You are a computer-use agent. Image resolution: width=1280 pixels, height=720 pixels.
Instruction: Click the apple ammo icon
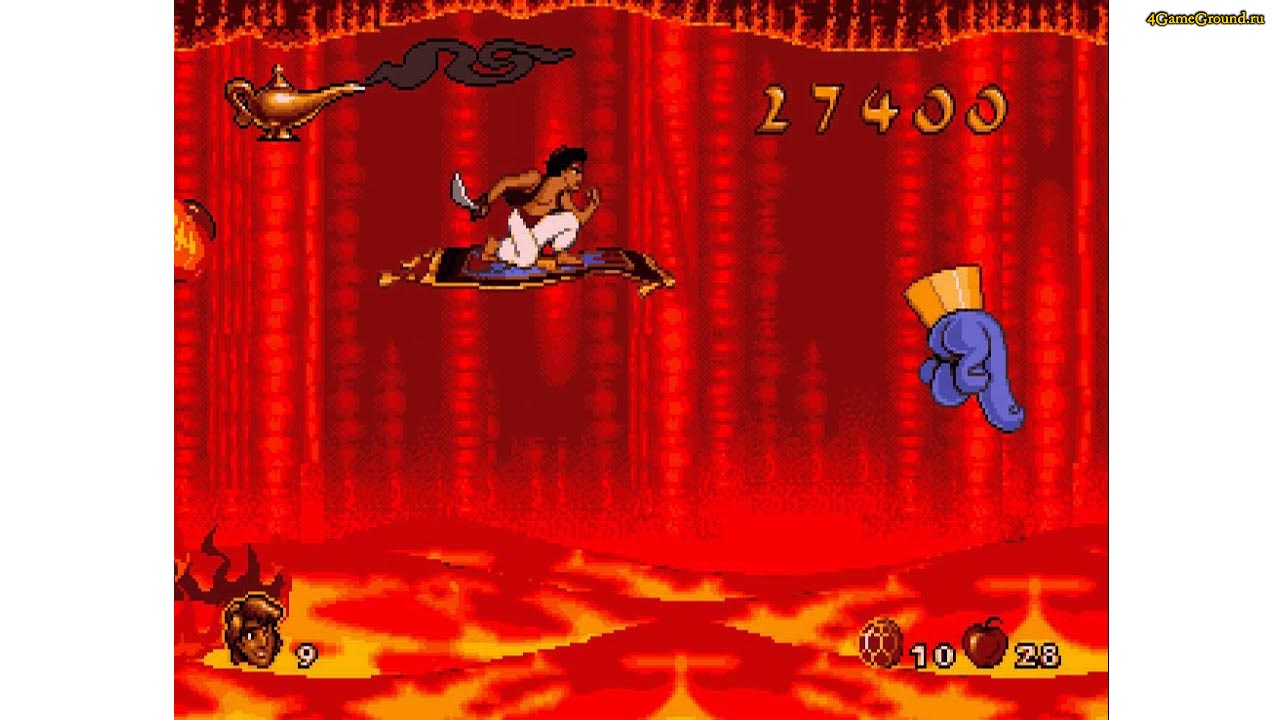pyautogui.click(x=985, y=645)
